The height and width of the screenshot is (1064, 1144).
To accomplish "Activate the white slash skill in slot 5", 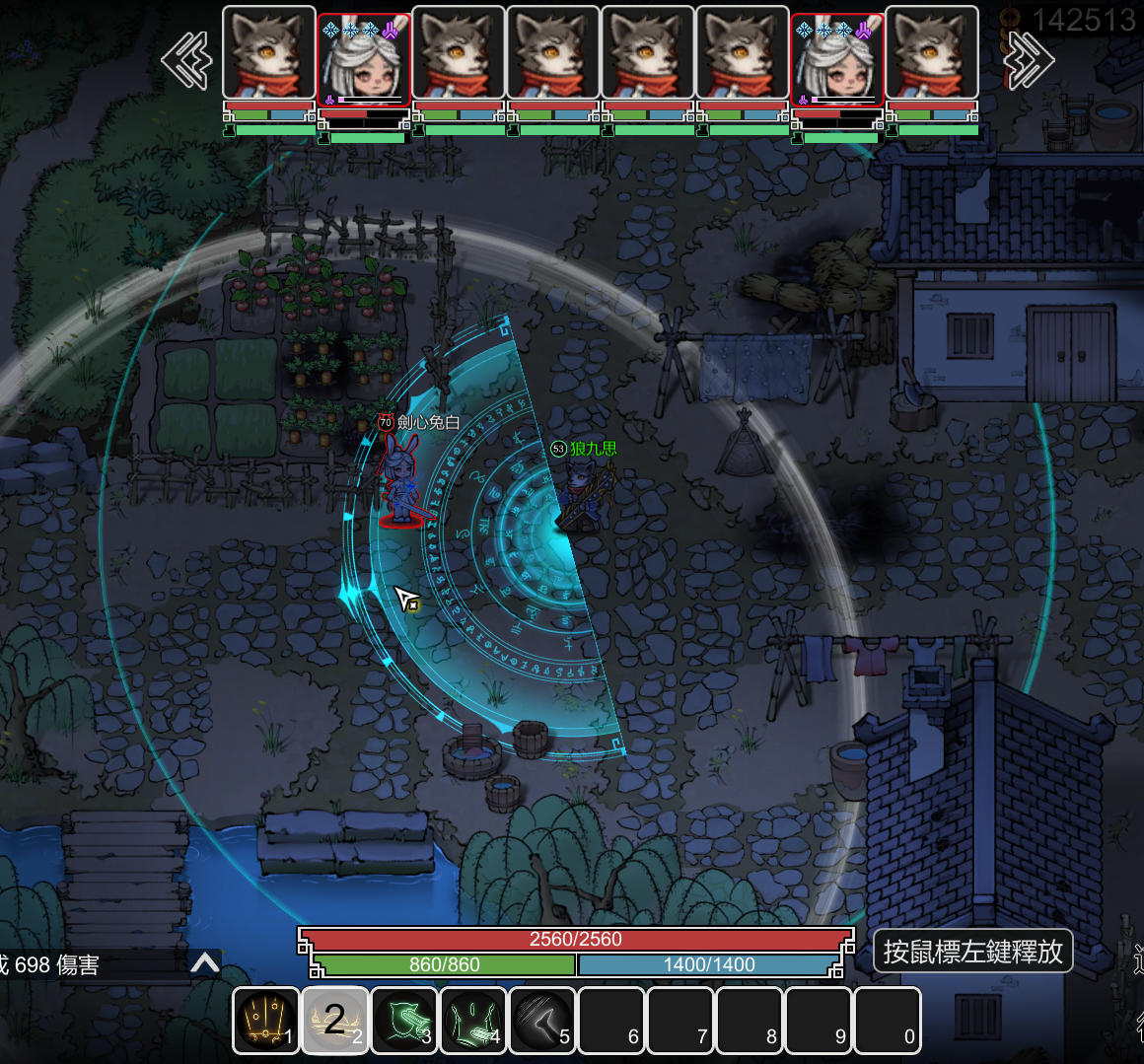I will 542,1021.
